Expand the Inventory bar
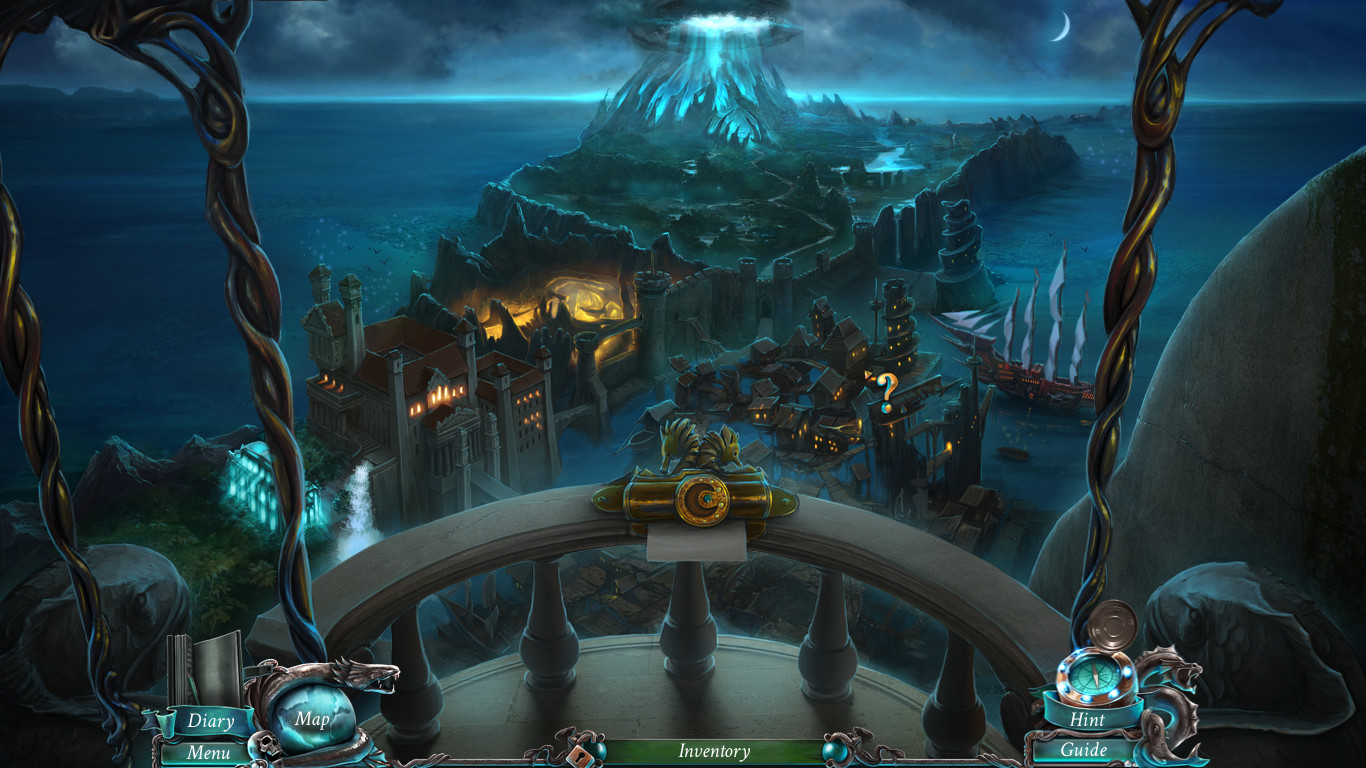 click(x=714, y=751)
